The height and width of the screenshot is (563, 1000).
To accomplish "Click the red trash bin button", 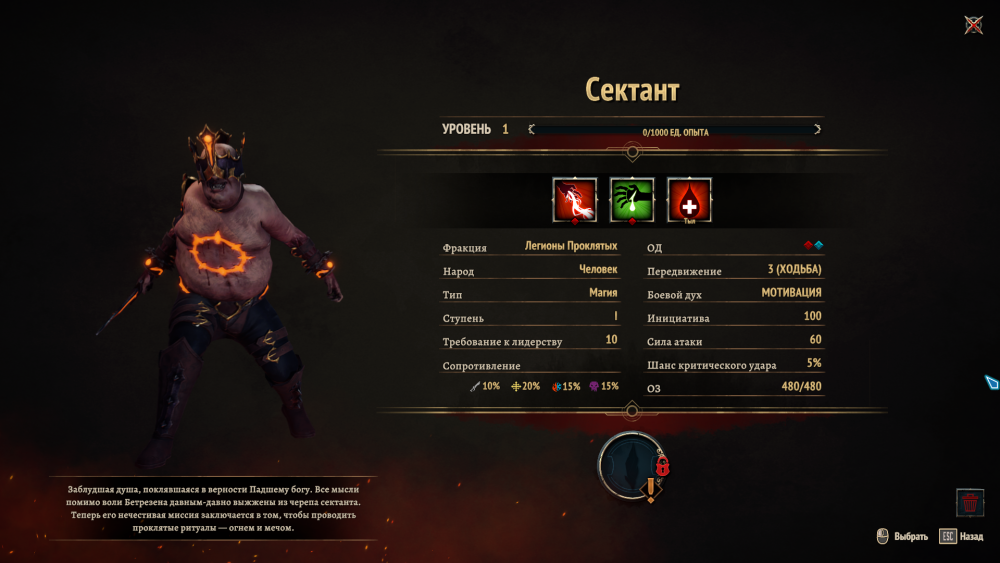I will 969,502.
